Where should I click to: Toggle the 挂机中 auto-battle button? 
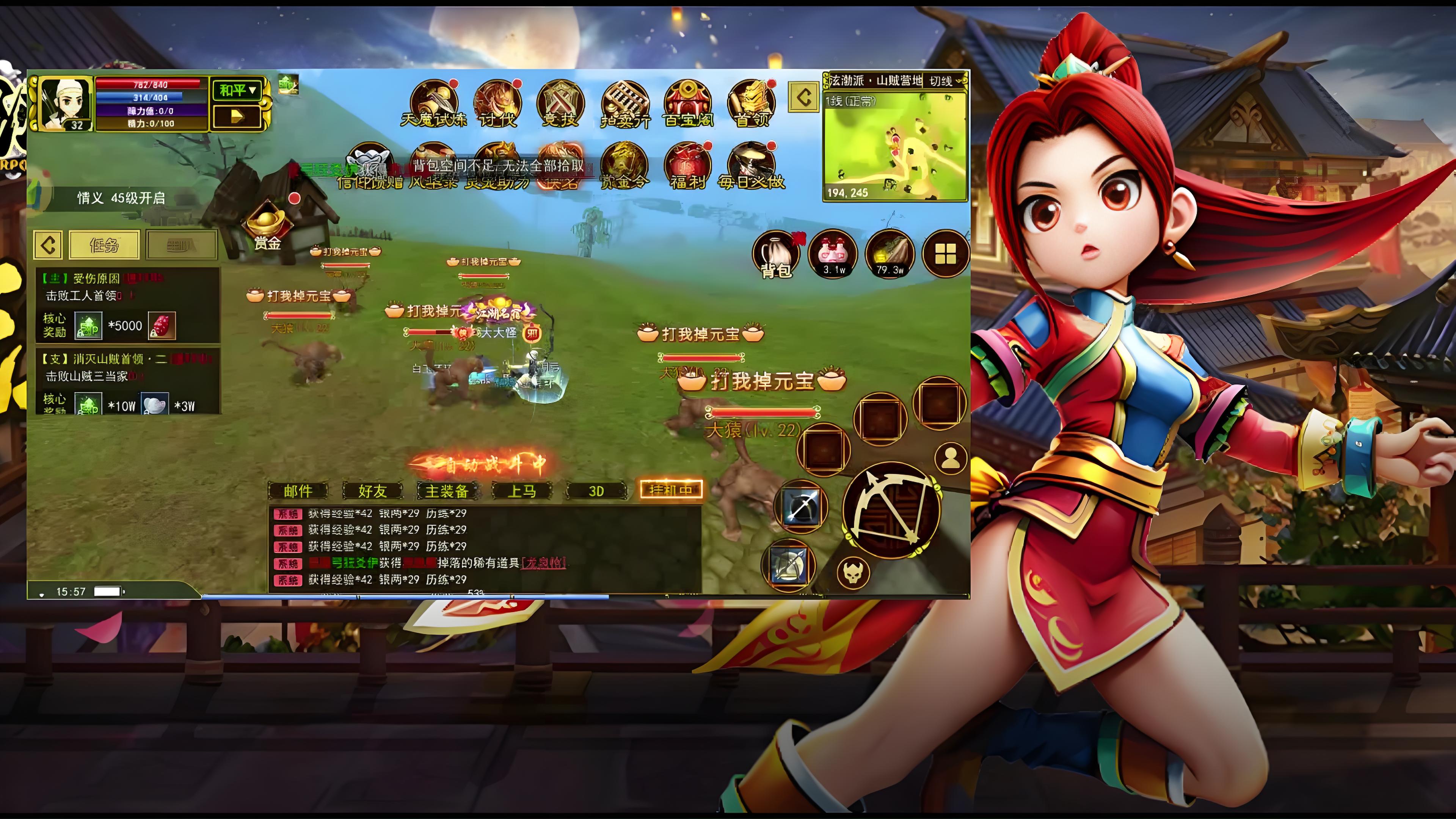click(x=670, y=490)
